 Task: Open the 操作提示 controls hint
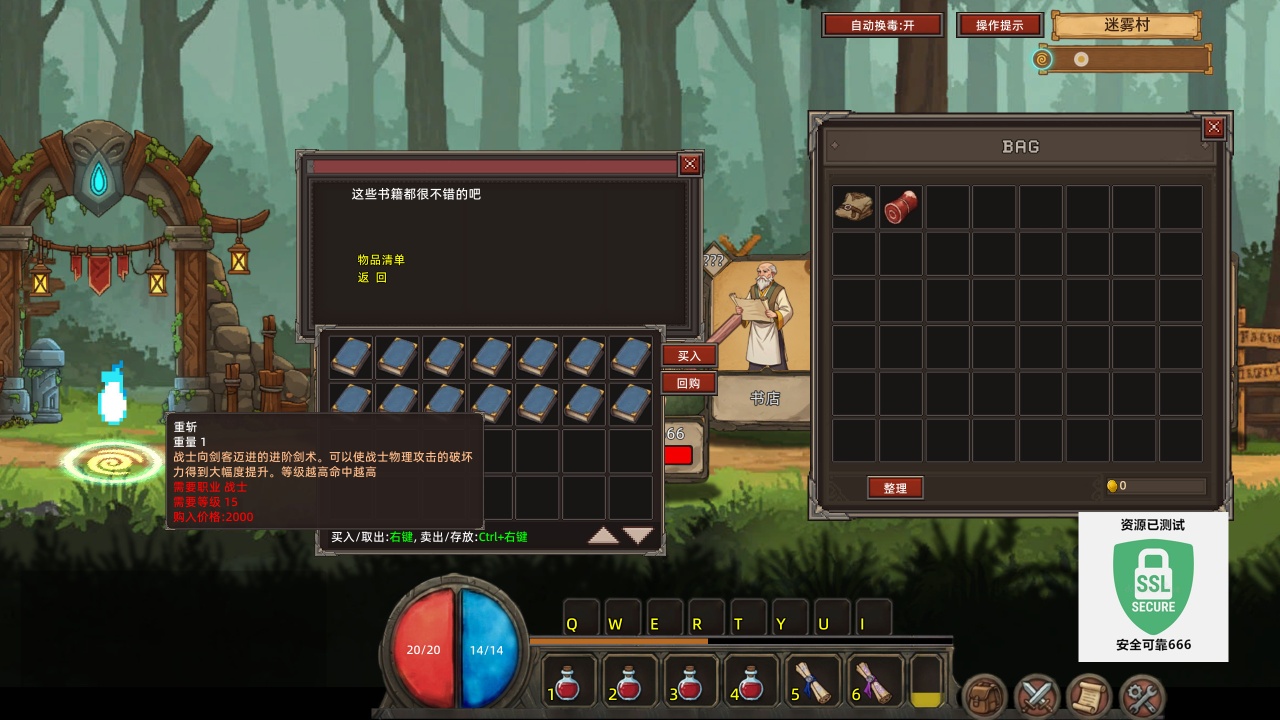coord(999,25)
